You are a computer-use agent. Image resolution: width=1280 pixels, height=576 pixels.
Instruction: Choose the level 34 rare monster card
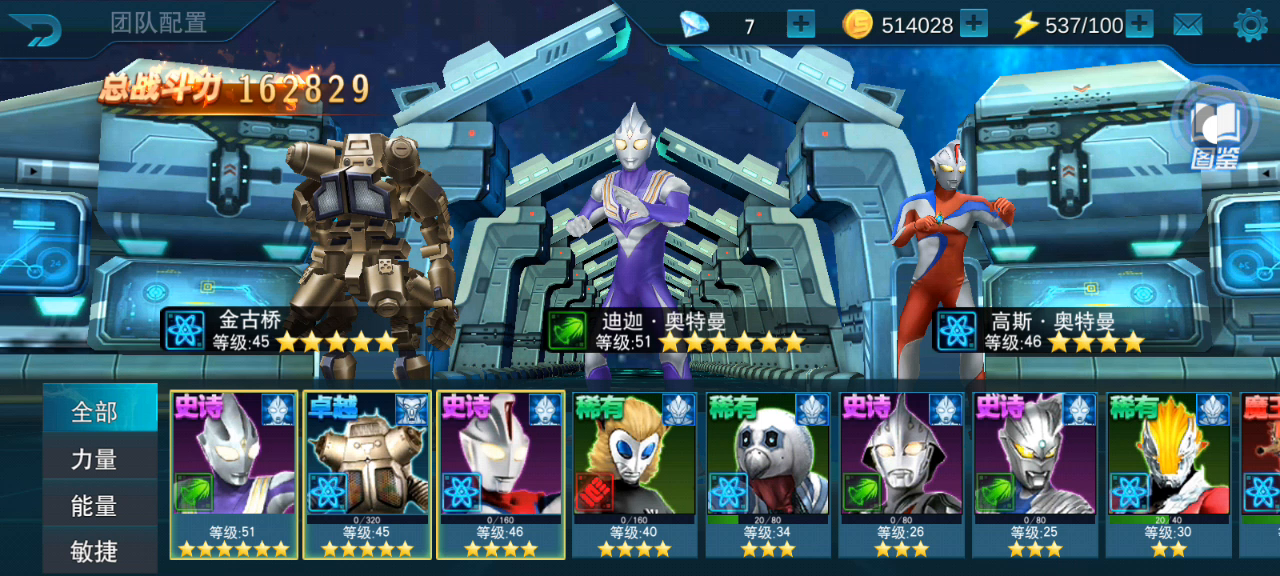tap(768, 474)
